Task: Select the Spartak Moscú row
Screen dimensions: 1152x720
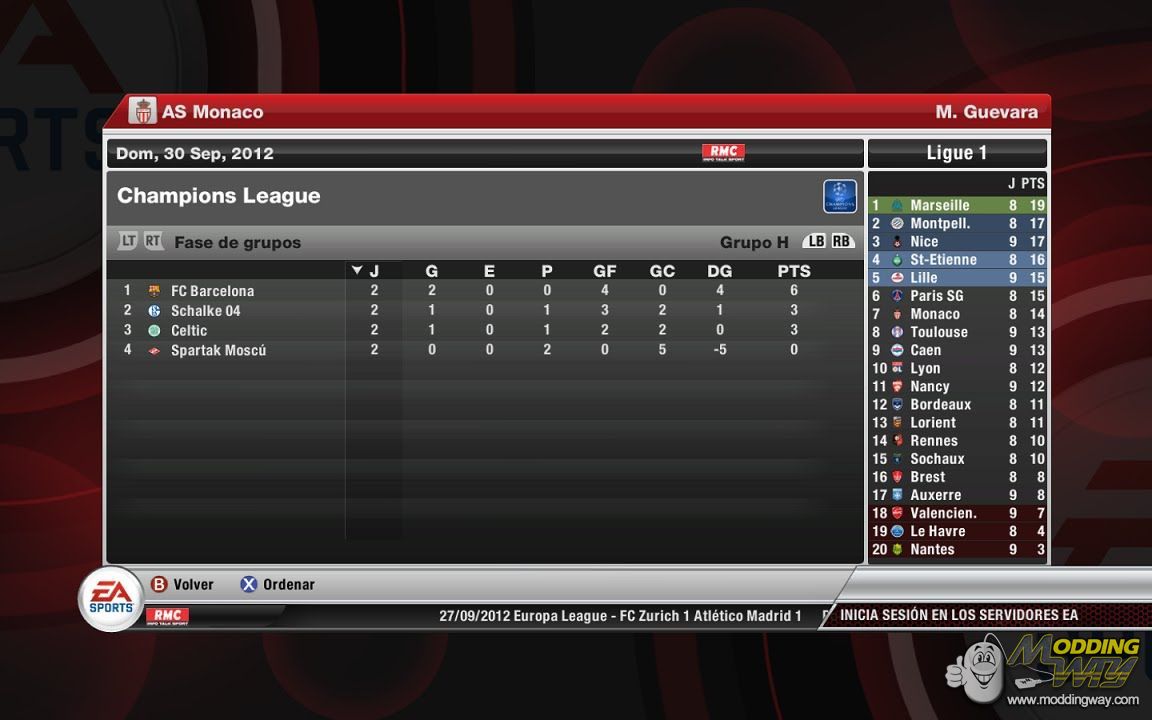Action: pos(218,350)
